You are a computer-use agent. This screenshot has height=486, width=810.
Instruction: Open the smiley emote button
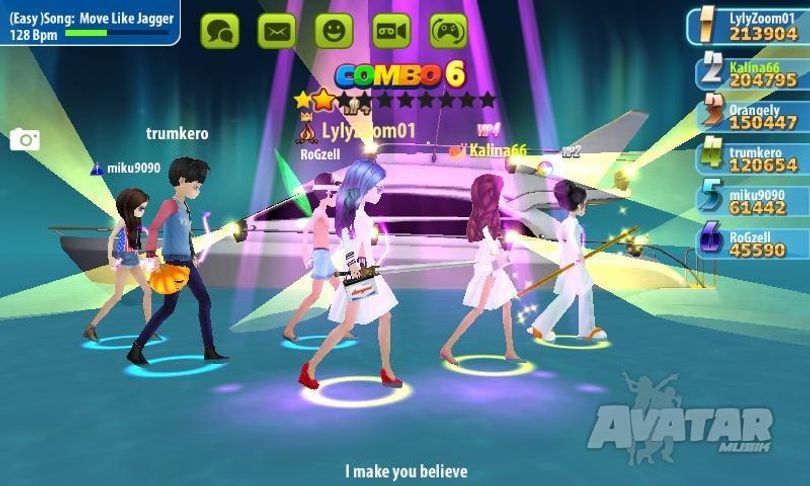pyautogui.click(x=334, y=31)
